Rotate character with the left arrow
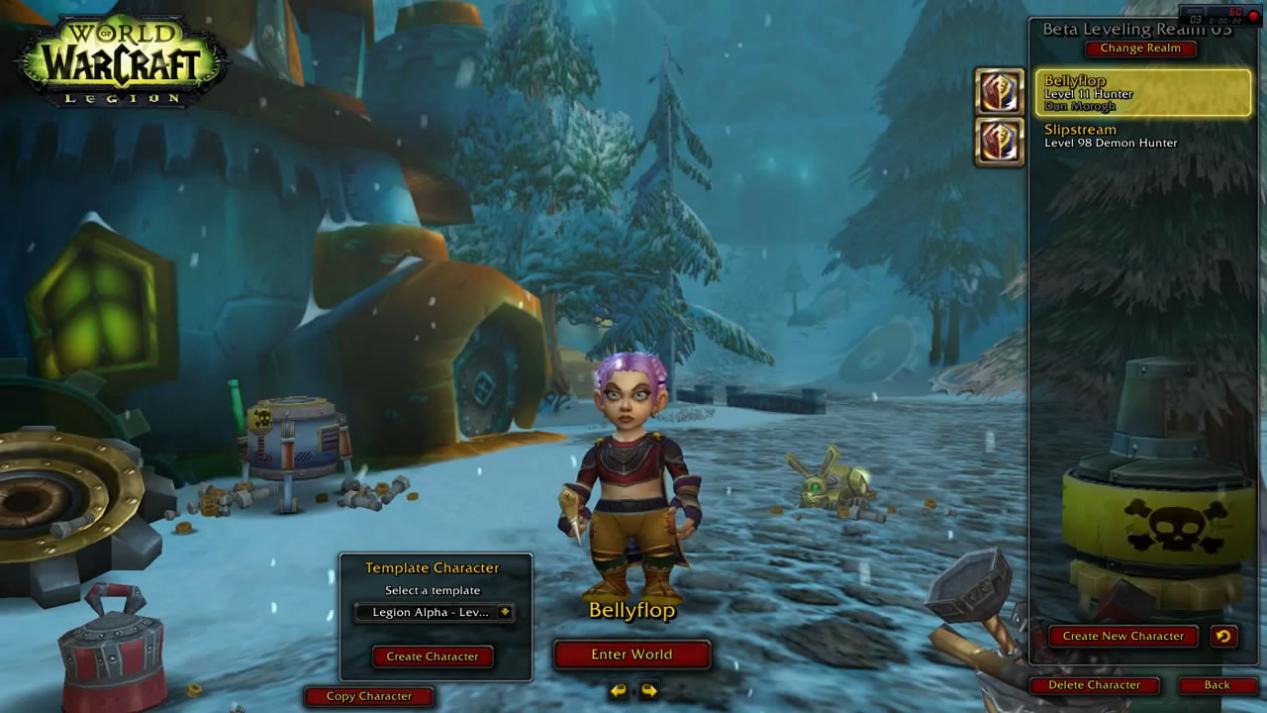The width and height of the screenshot is (1267, 713). pyautogui.click(x=618, y=690)
